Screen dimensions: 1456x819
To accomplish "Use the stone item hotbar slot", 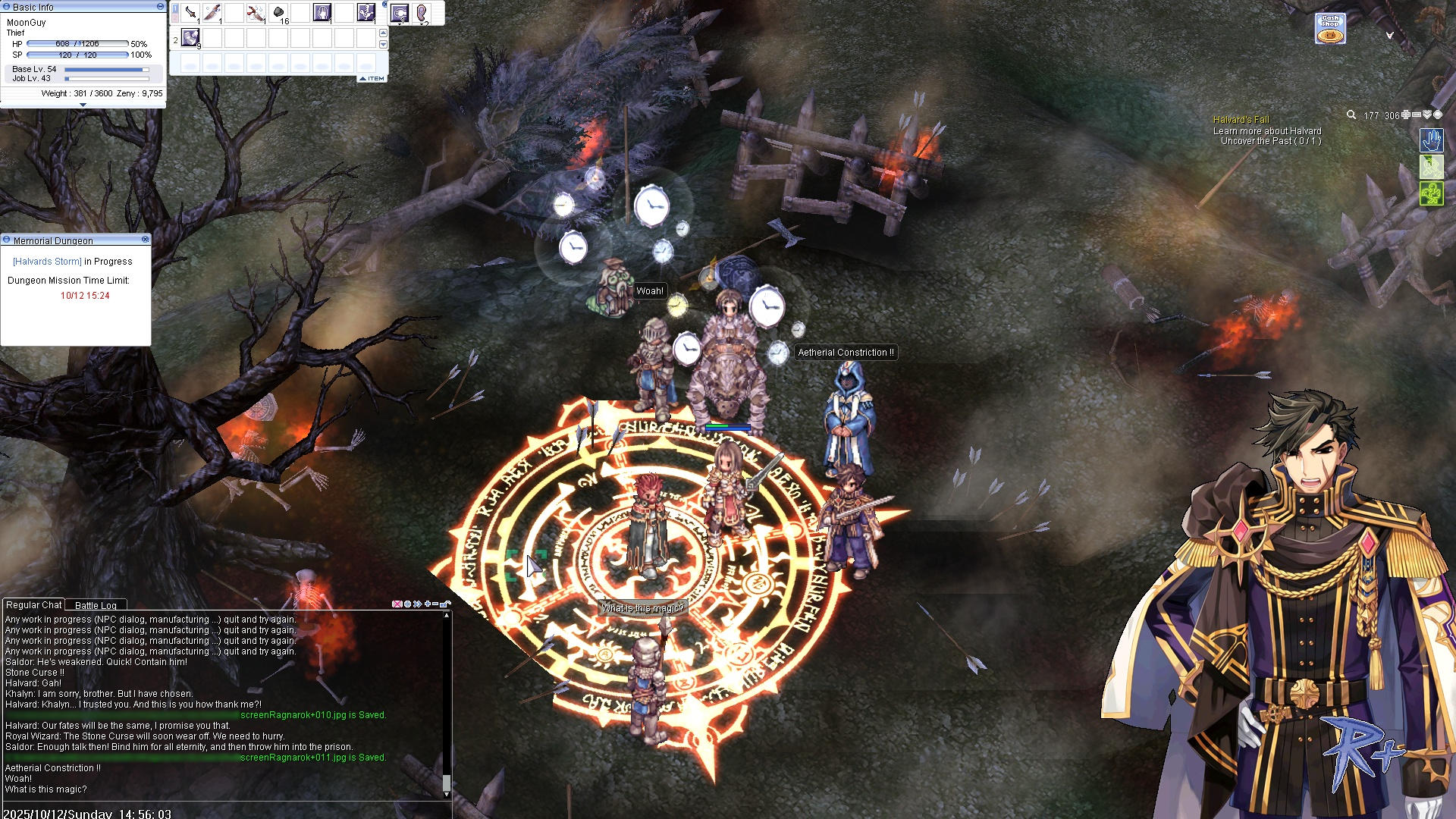I will [x=278, y=13].
